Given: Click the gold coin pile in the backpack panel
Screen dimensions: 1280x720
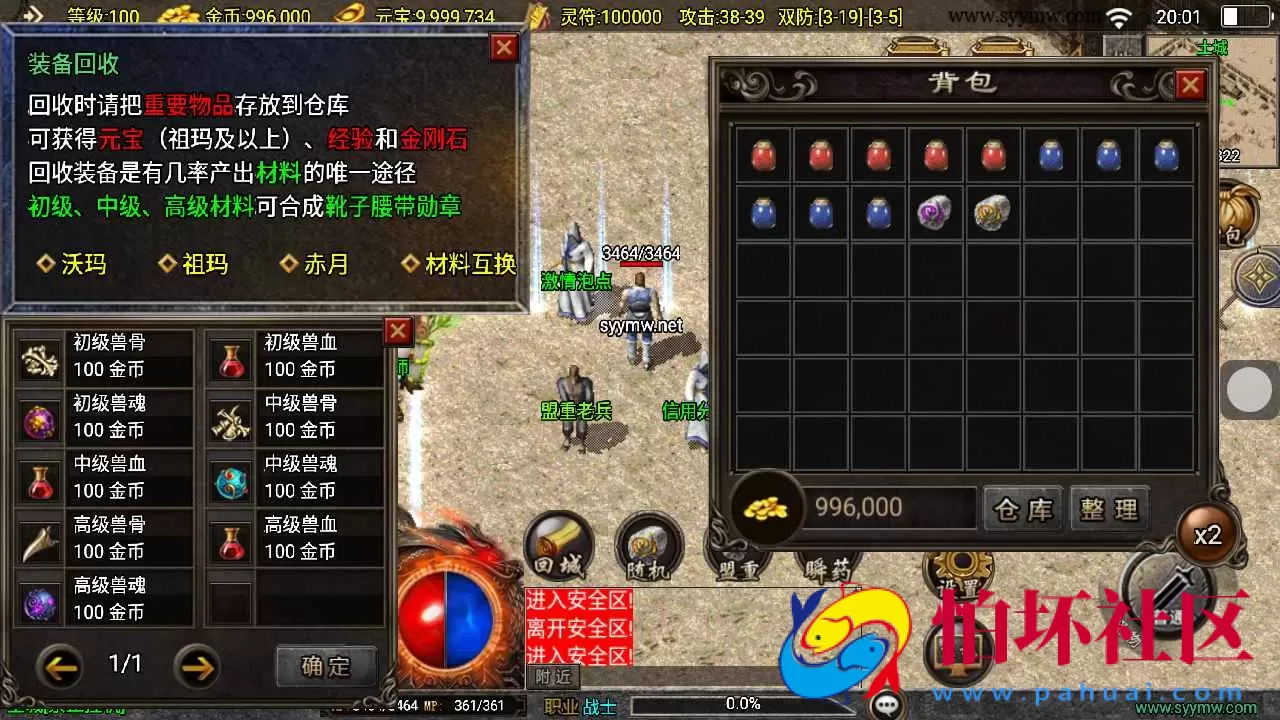Looking at the screenshot, I should 765,508.
